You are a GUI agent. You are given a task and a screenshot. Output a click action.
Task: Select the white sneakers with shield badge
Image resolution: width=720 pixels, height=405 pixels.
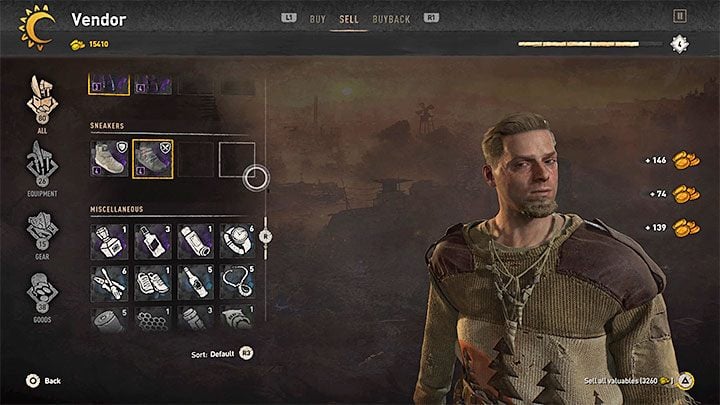pyautogui.click(x=108, y=158)
